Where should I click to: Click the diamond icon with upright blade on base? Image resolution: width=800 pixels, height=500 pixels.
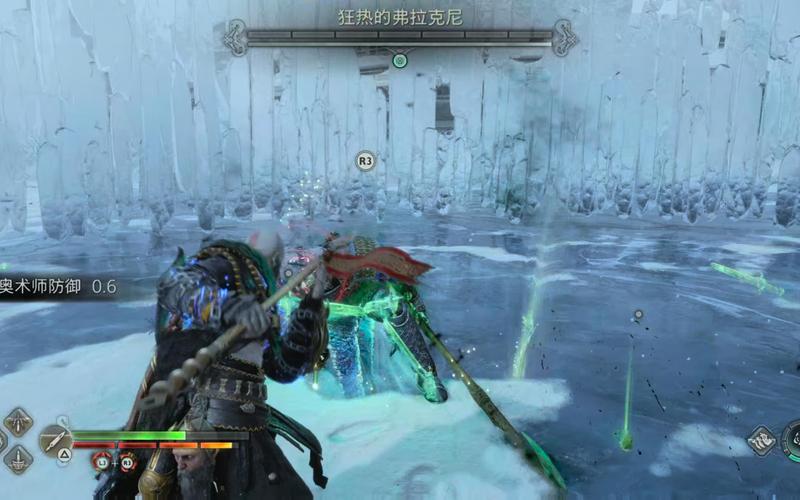click(18, 458)
